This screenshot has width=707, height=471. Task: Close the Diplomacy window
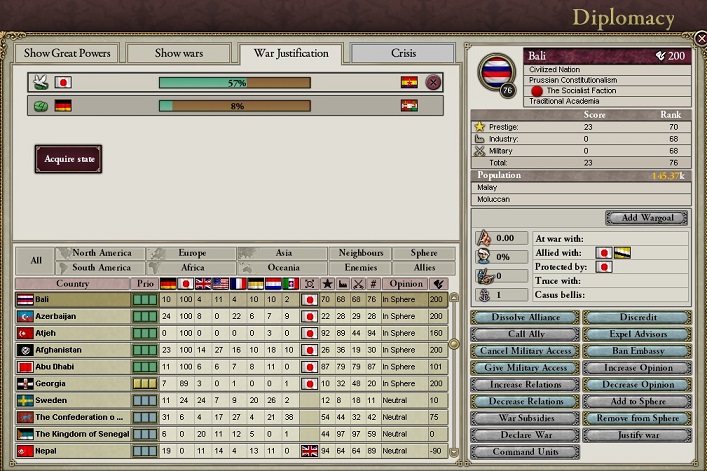tap(700, 38)
